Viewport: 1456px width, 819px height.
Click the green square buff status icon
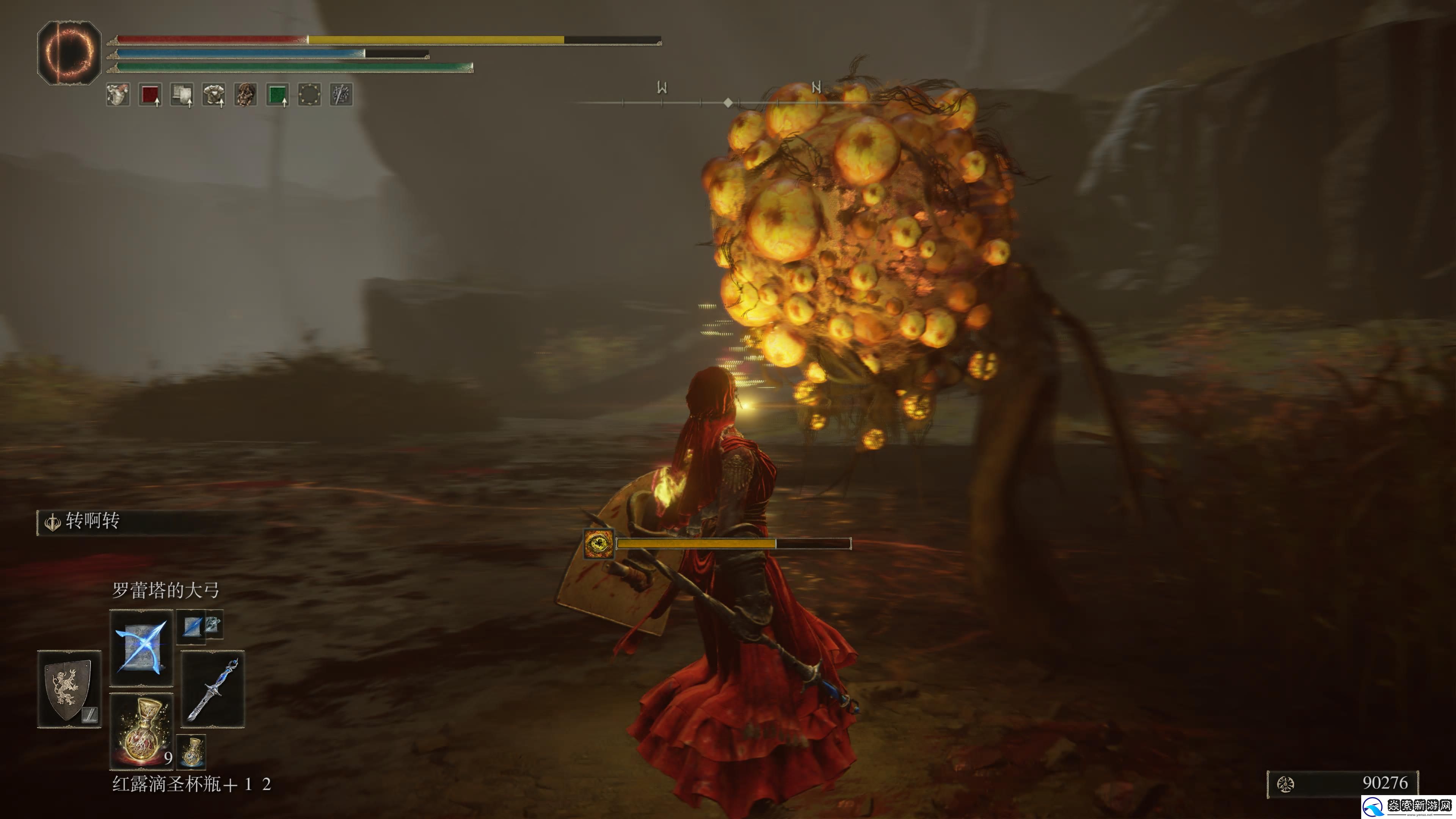278,94
